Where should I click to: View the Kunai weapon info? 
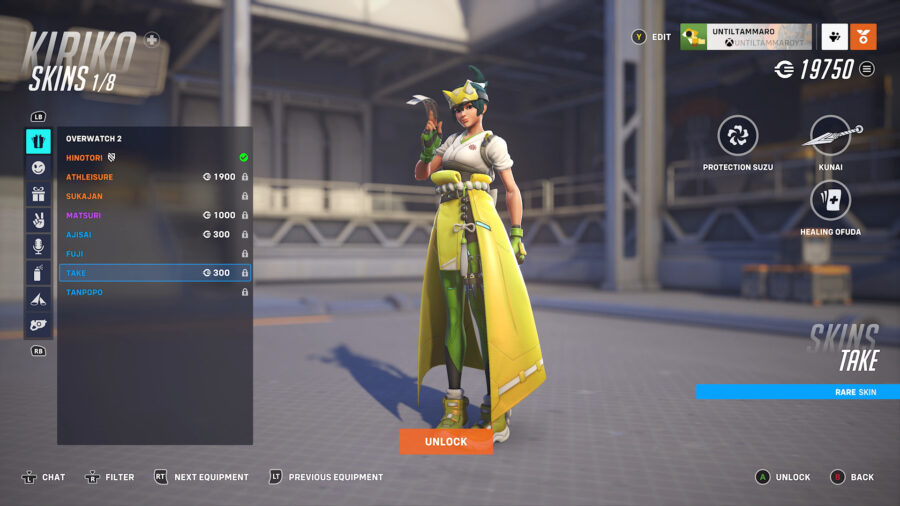(x=831, y=136)
